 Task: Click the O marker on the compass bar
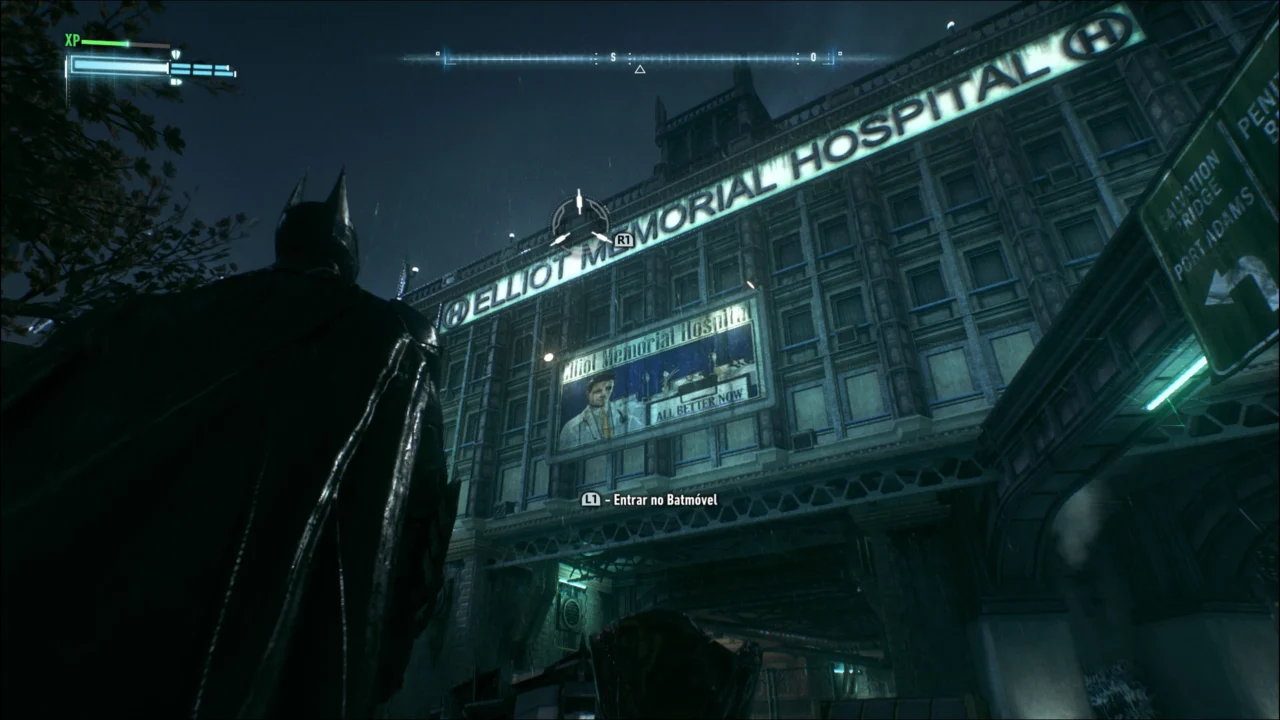[x=813, y=56]
